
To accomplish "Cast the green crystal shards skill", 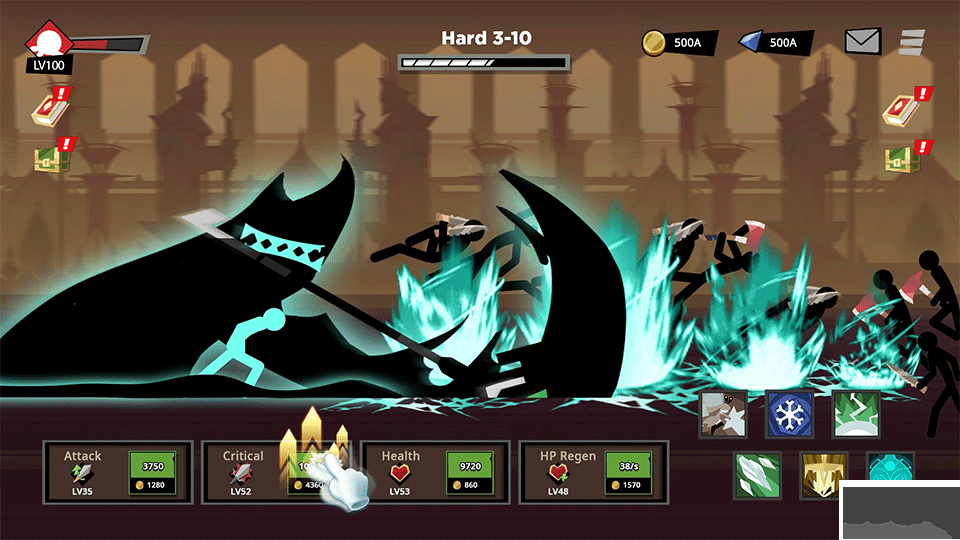I will point(757,474).
